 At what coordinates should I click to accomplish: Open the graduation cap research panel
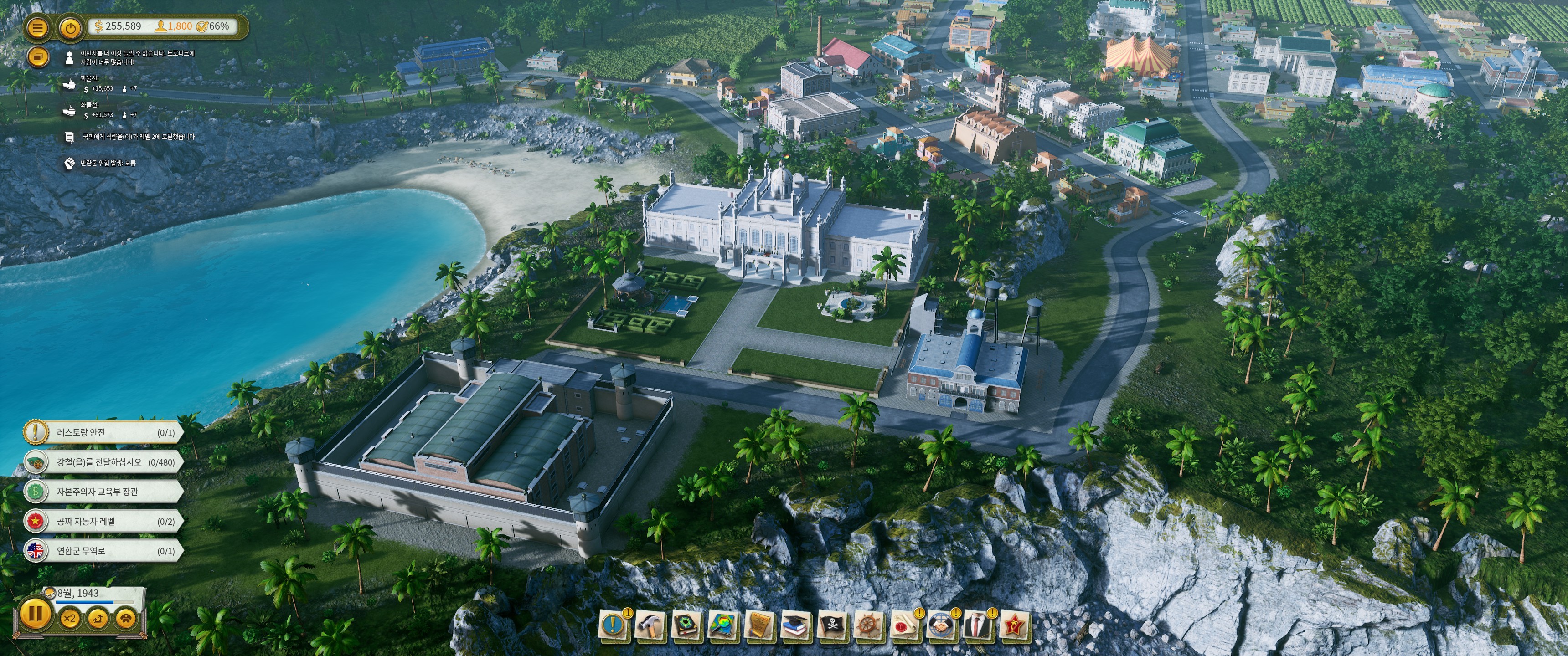click(x=795, y=625)
